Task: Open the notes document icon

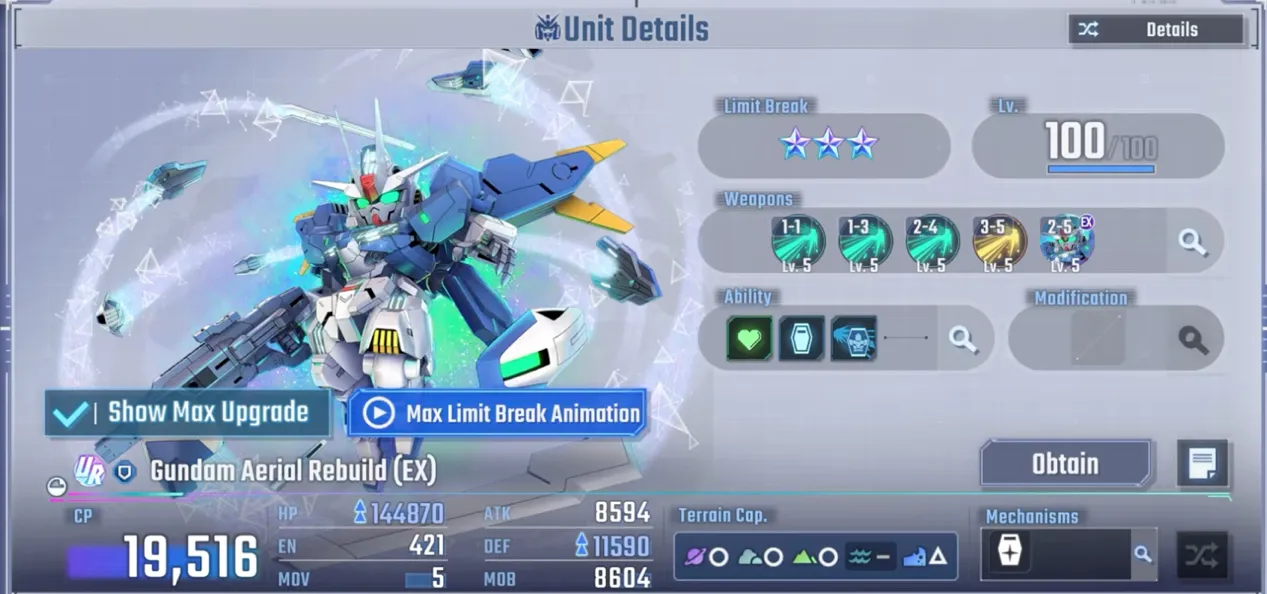Action: (1201, 464)
